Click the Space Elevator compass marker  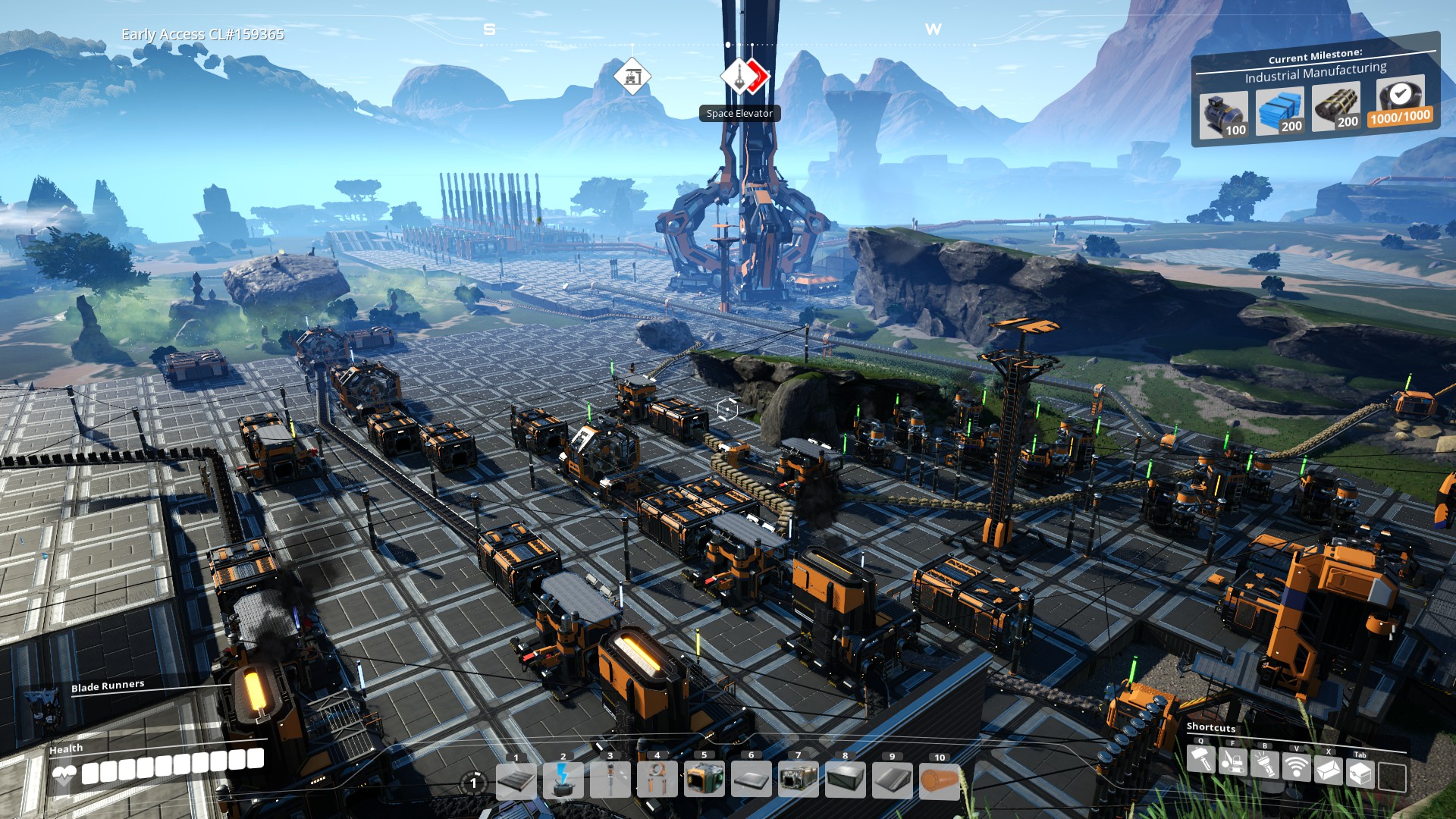(738, 77)
